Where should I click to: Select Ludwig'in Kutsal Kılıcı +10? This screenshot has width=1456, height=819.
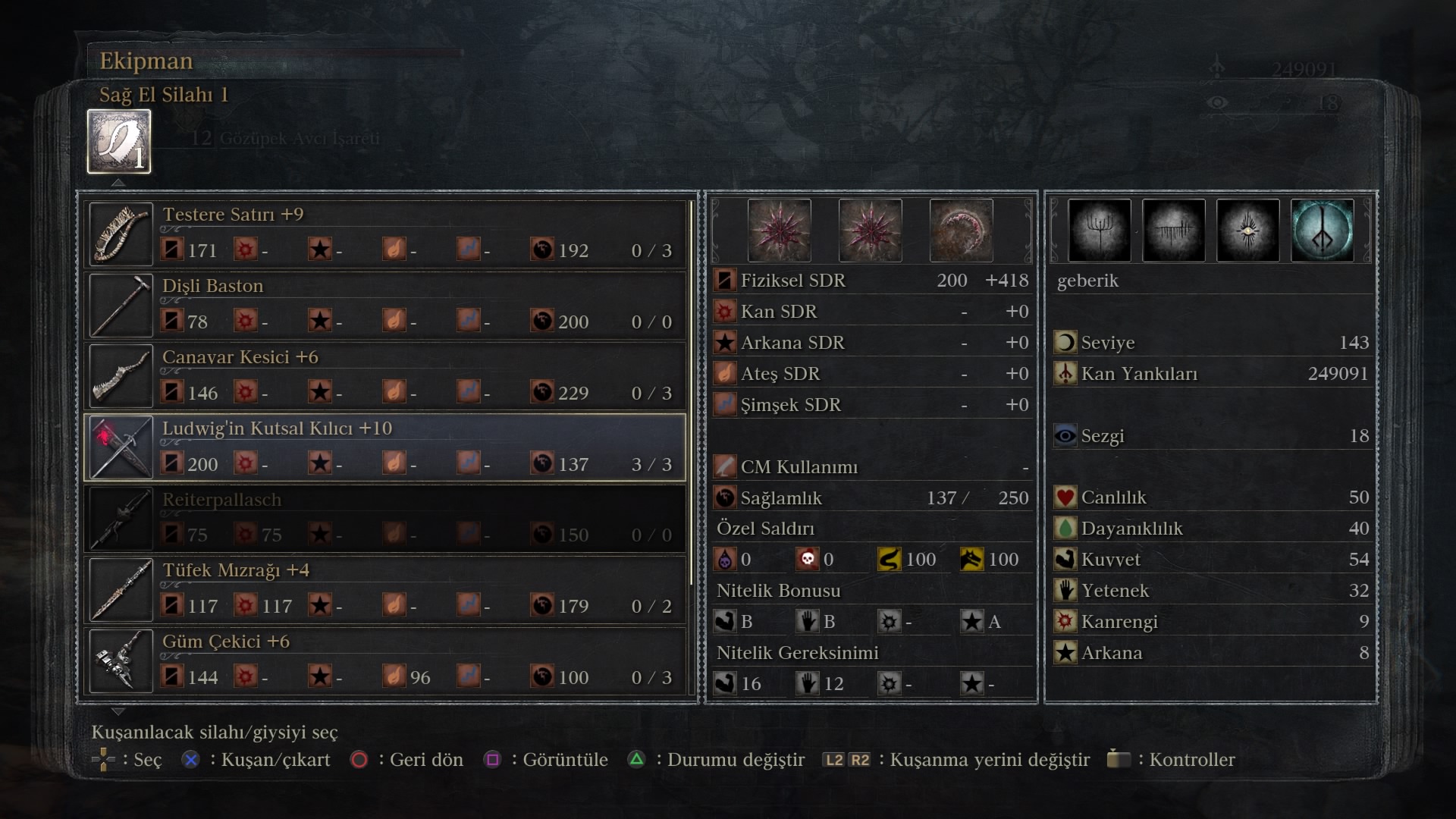tap(385, 447)
